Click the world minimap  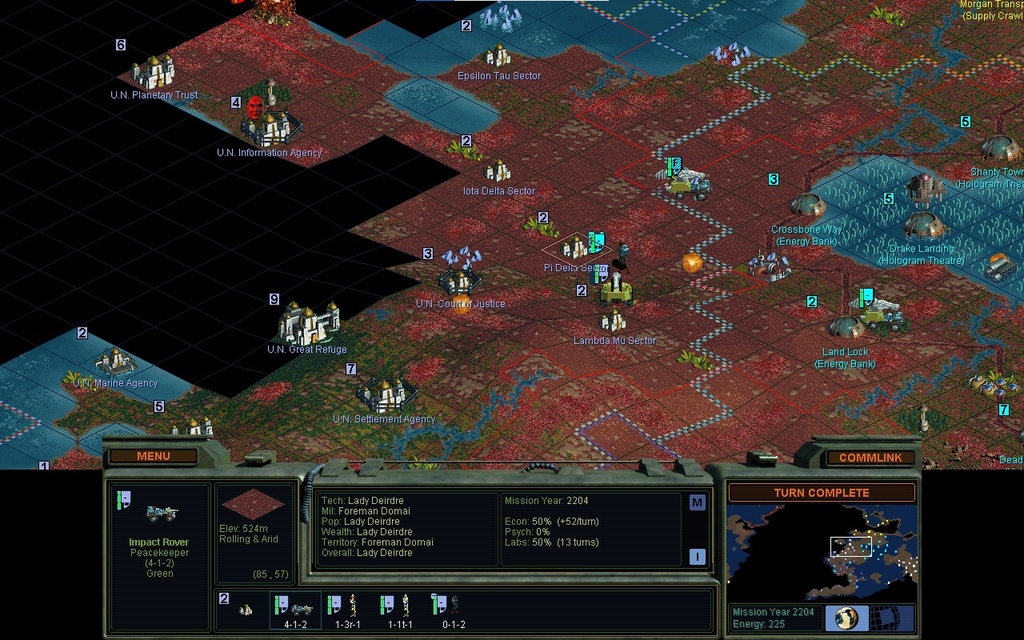point(820,551)
